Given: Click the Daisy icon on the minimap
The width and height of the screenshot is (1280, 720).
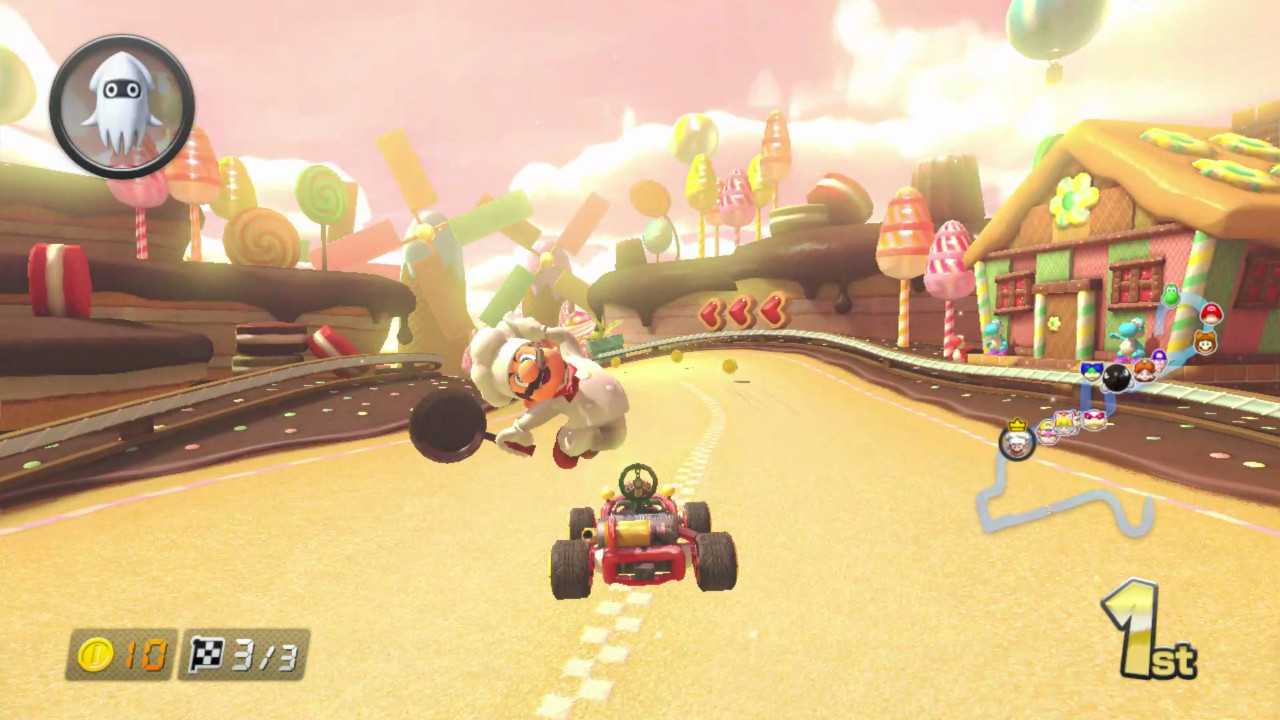Looking at the screenshot, I should pos(1147,370).
